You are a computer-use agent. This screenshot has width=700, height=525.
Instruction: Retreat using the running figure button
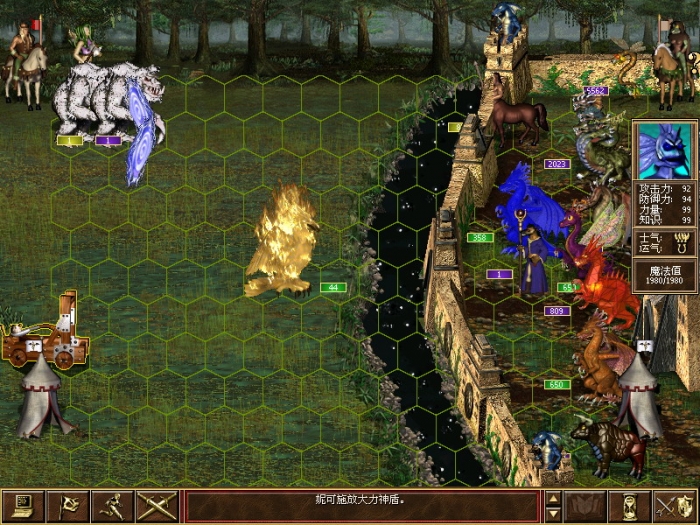point(112,506)
